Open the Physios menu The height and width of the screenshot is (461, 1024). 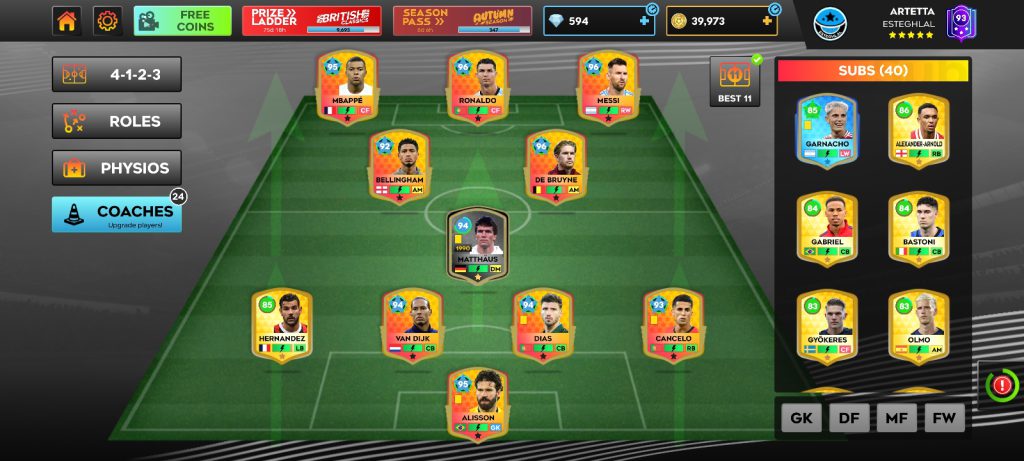point(116,168)
